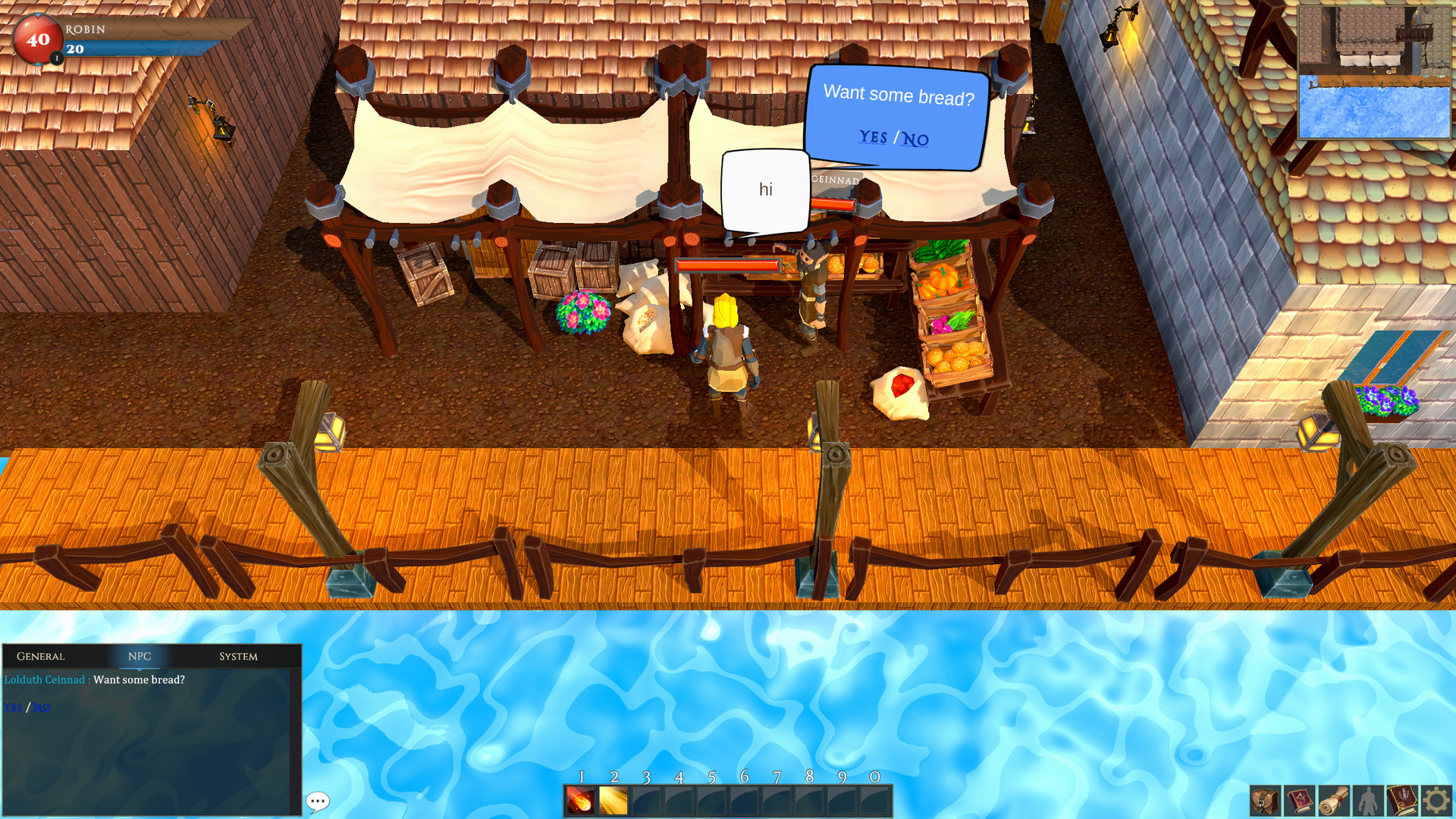Screen dimensions: 1456x819
Task: Switch to the System chat tab
Action: (x=237, y=657)
